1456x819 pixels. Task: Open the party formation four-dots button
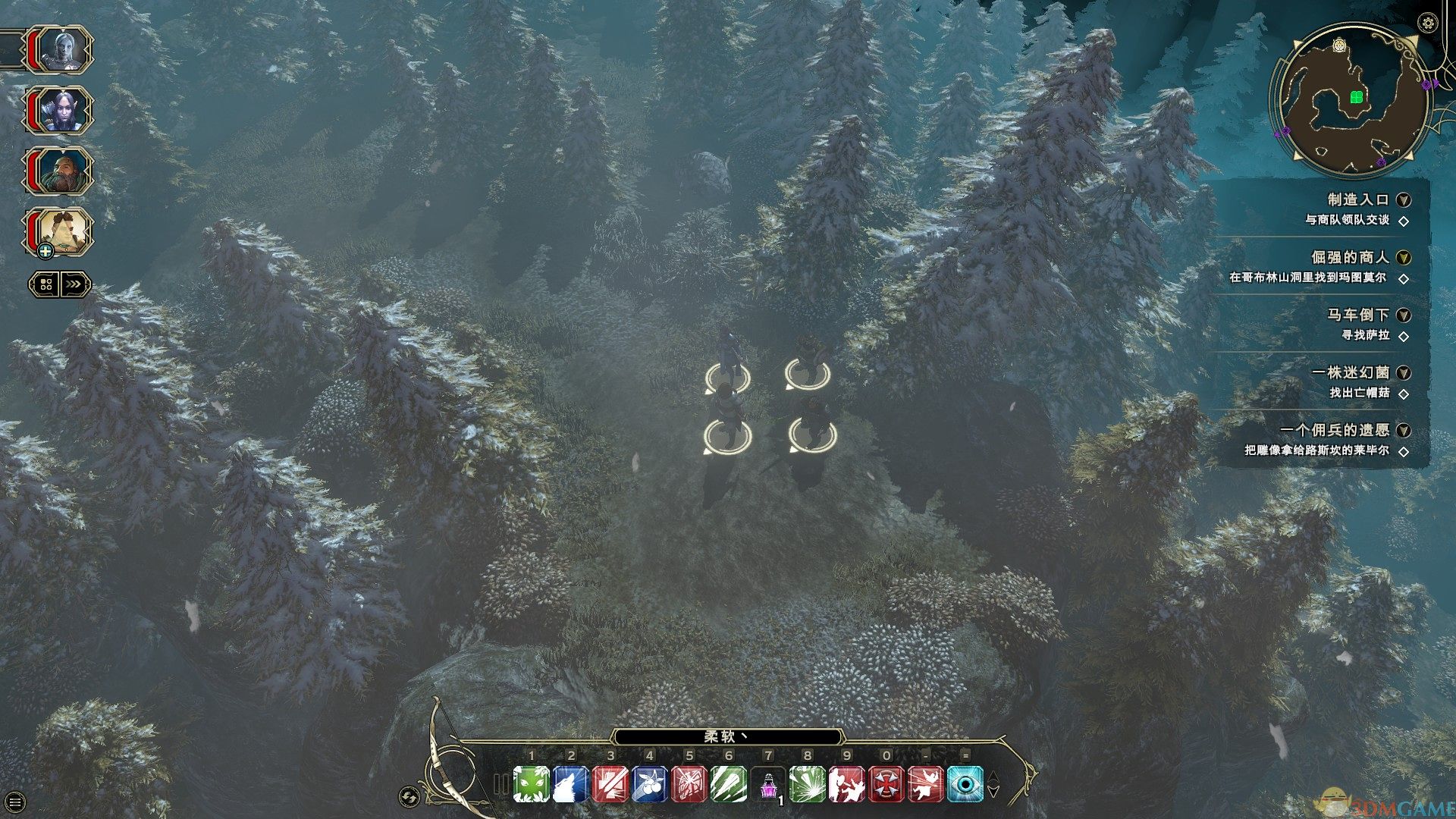tap(45, 284)
